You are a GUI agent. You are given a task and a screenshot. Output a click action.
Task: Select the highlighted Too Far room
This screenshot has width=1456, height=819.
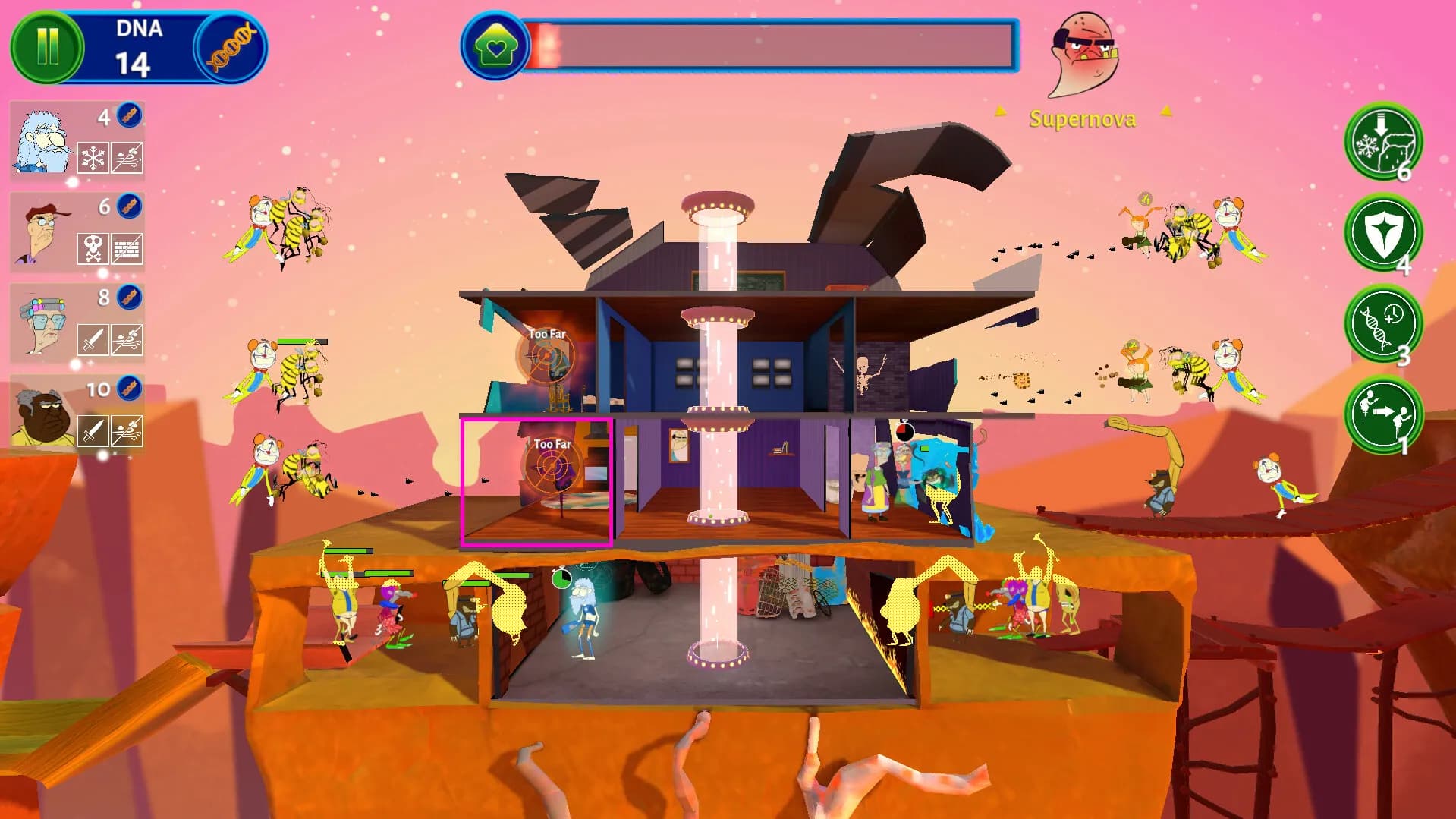(539, 480)
